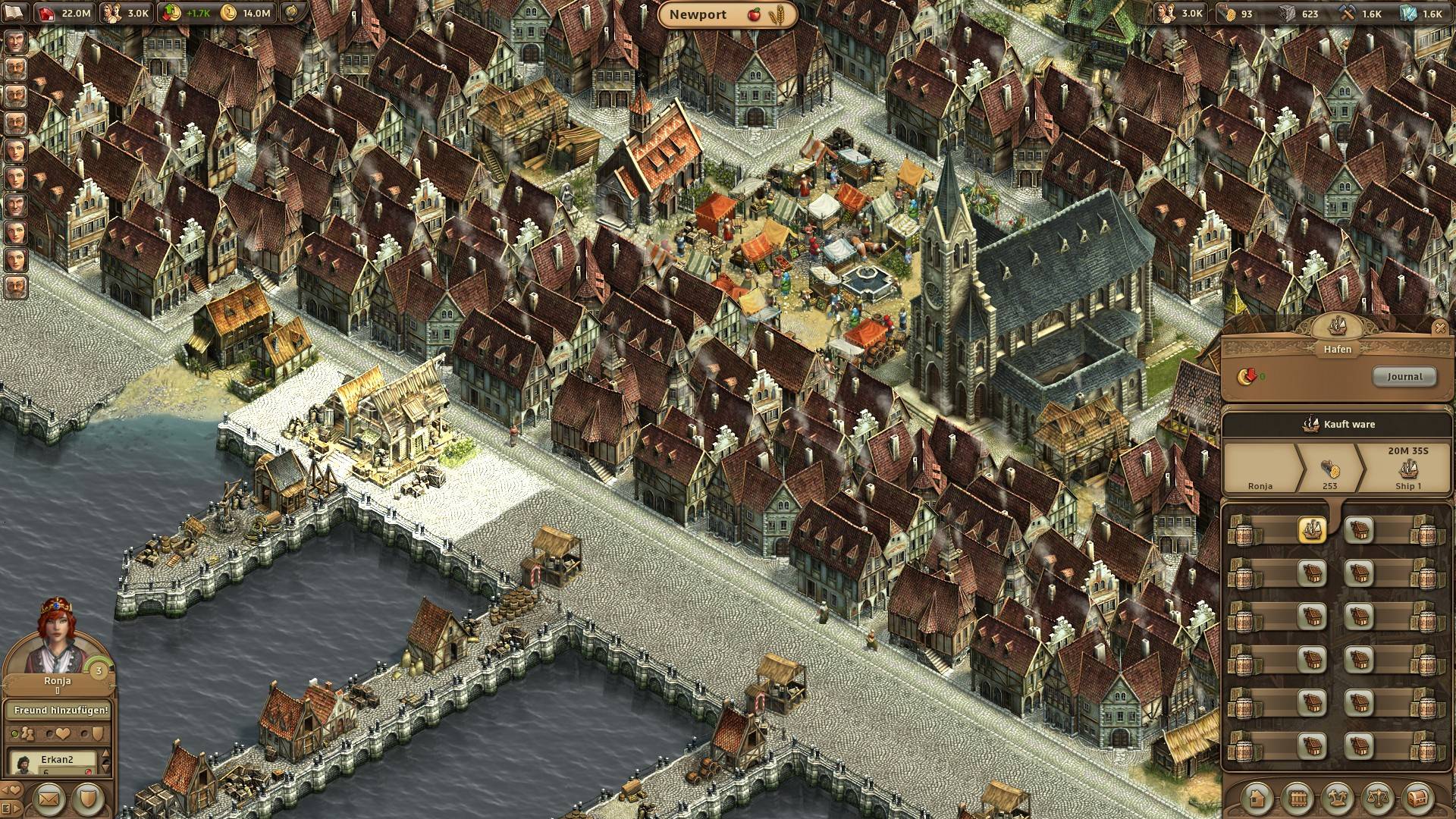1456x819 pixels.
Task: Click the Ronja portrait avatar
Action: coord(57,637)
